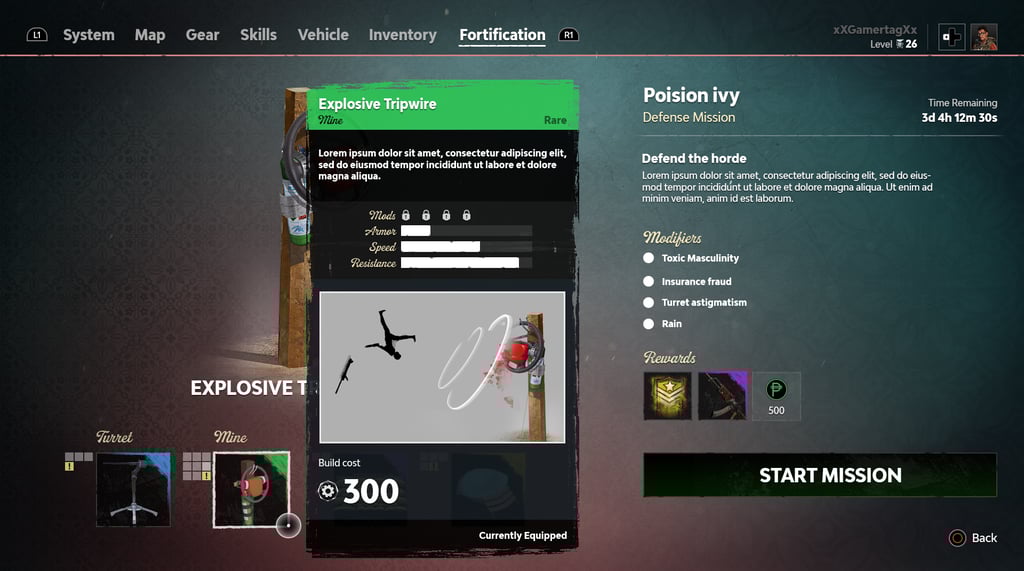Switch to the System tab
The image size is (1024, 571).
[x=88, y=35]
